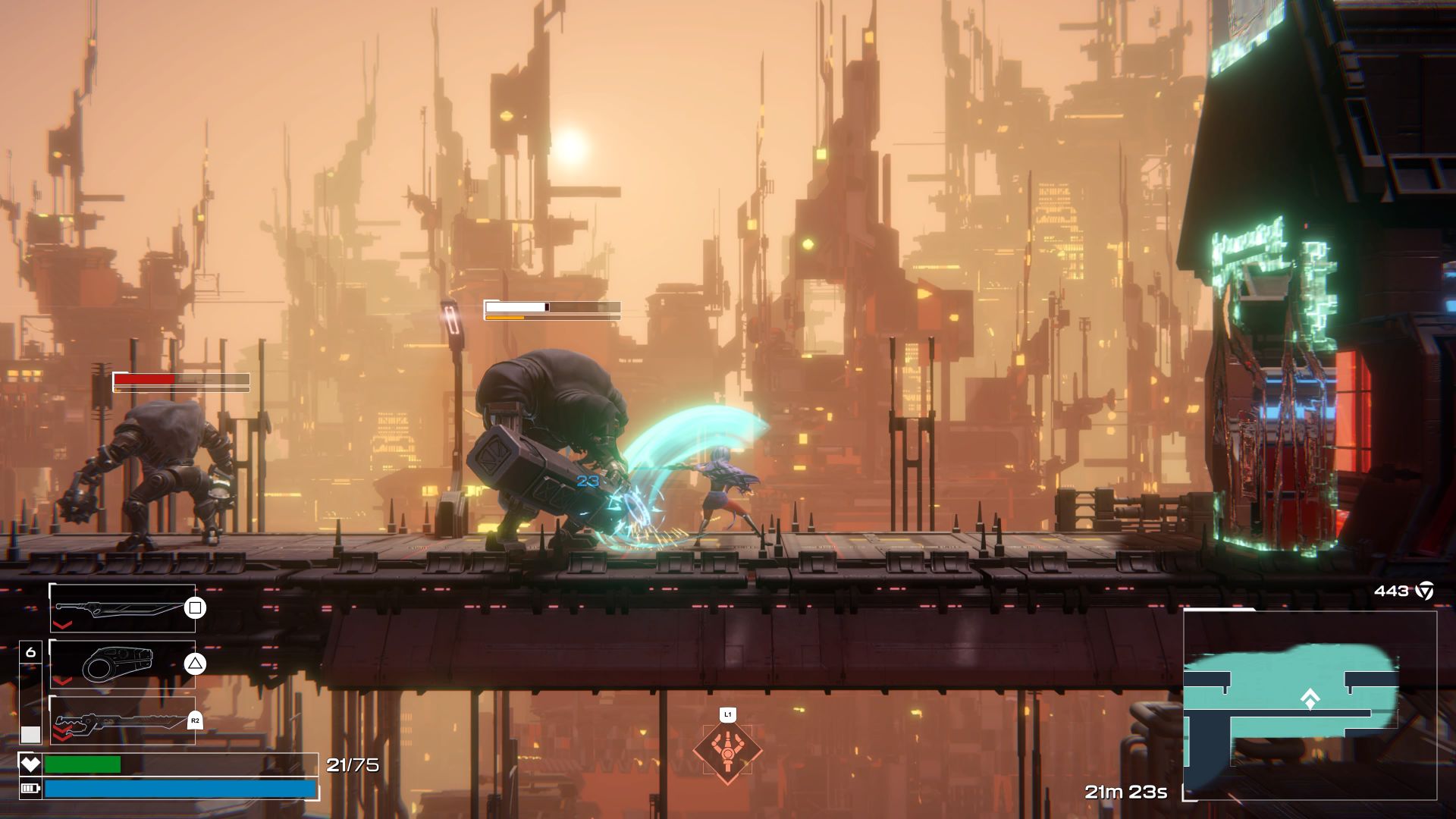Click the Square button prompt on sword slot
This screenshot has height=819, width=1456.
[195, 608]
